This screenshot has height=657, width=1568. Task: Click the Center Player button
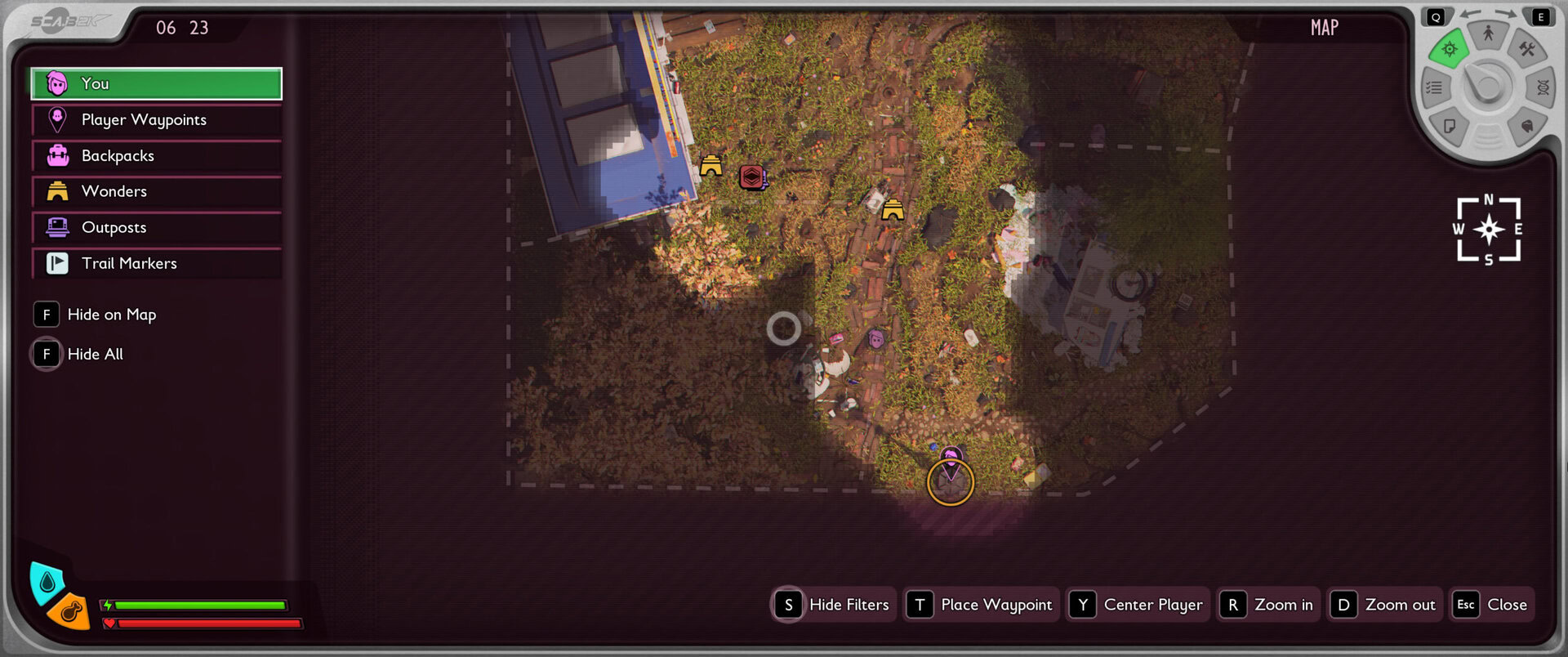[1138, 605]
